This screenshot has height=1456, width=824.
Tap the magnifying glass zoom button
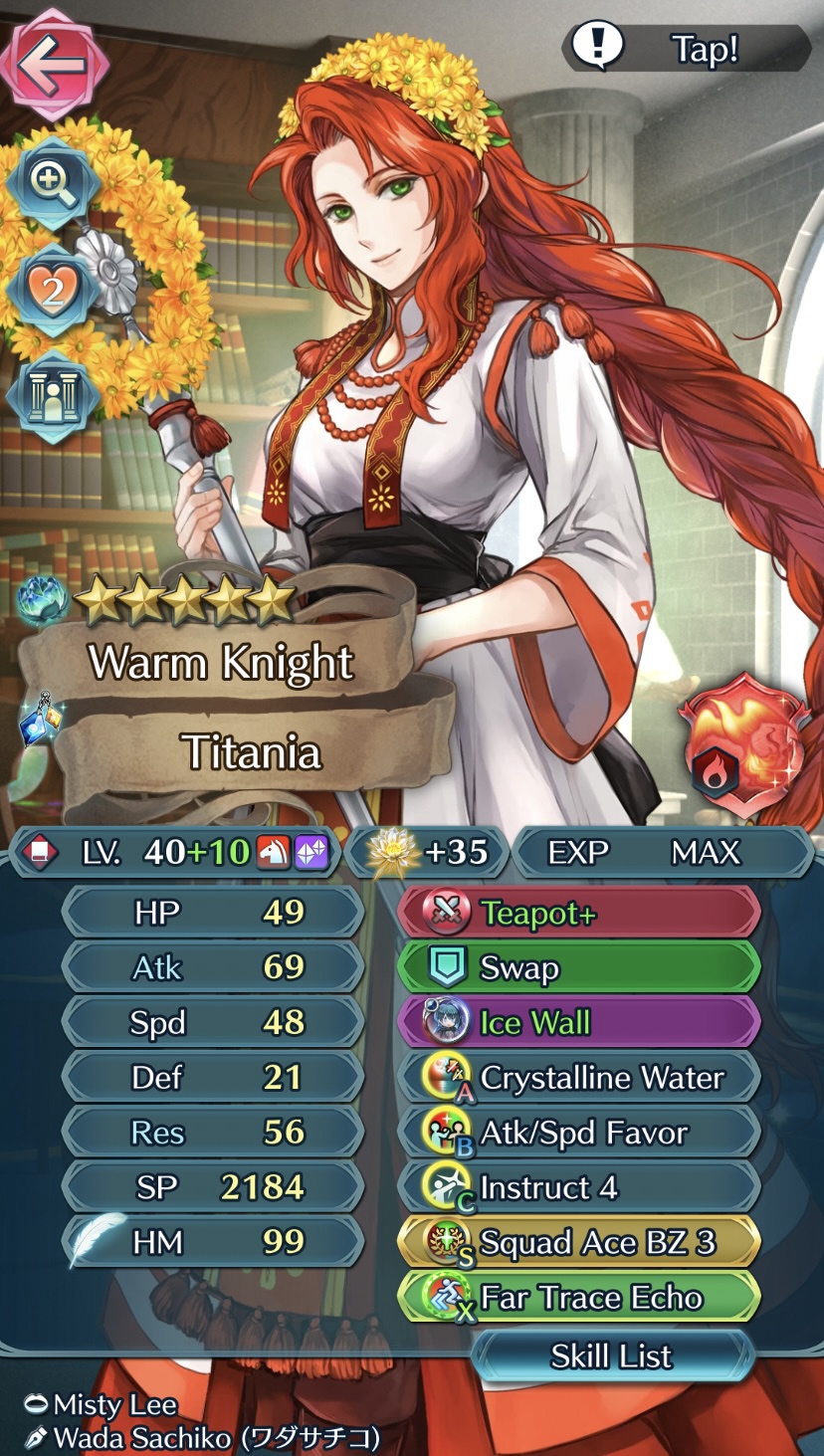click(x=52, y=181)
